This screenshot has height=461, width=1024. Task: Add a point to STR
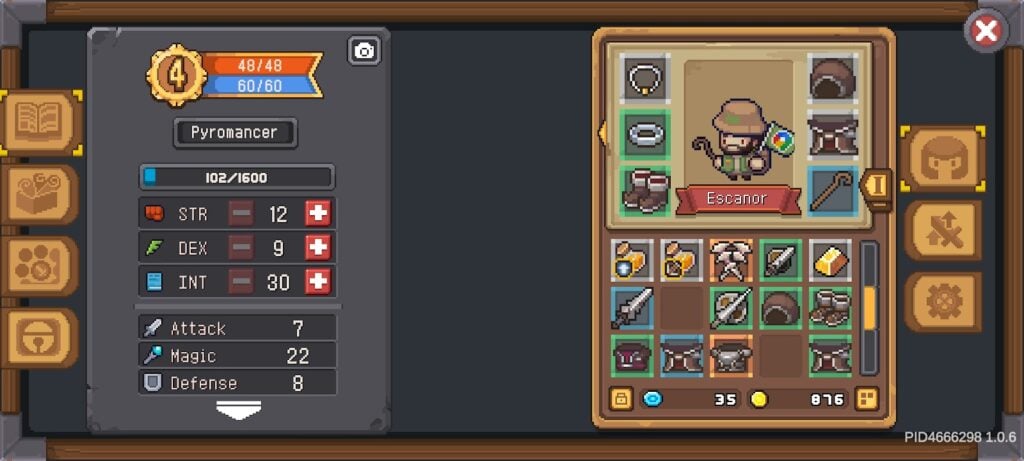click(x=318, y=214)
